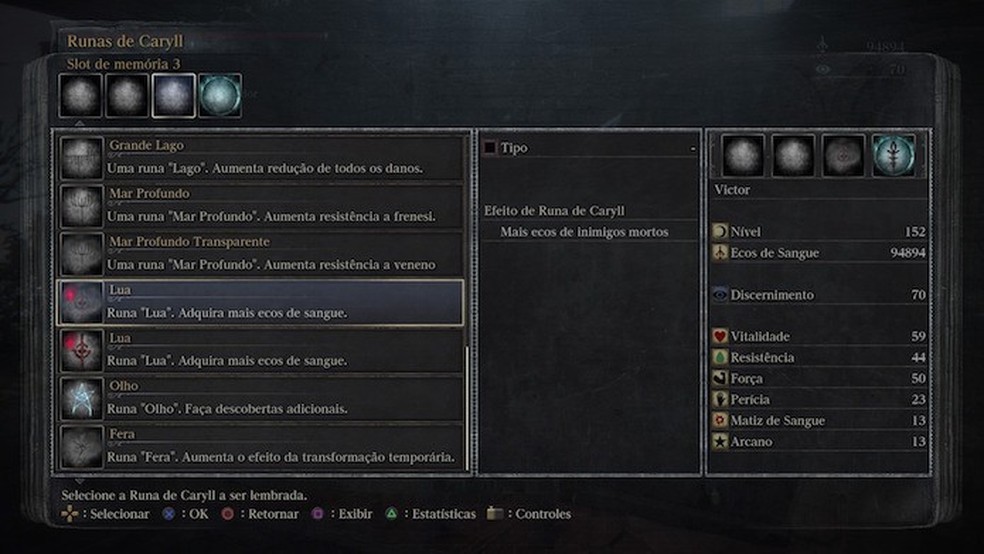The width and height of the screenshot is (984, 554).
Task: Choose the Olho rune entry
Action: (x=262, y=398)
